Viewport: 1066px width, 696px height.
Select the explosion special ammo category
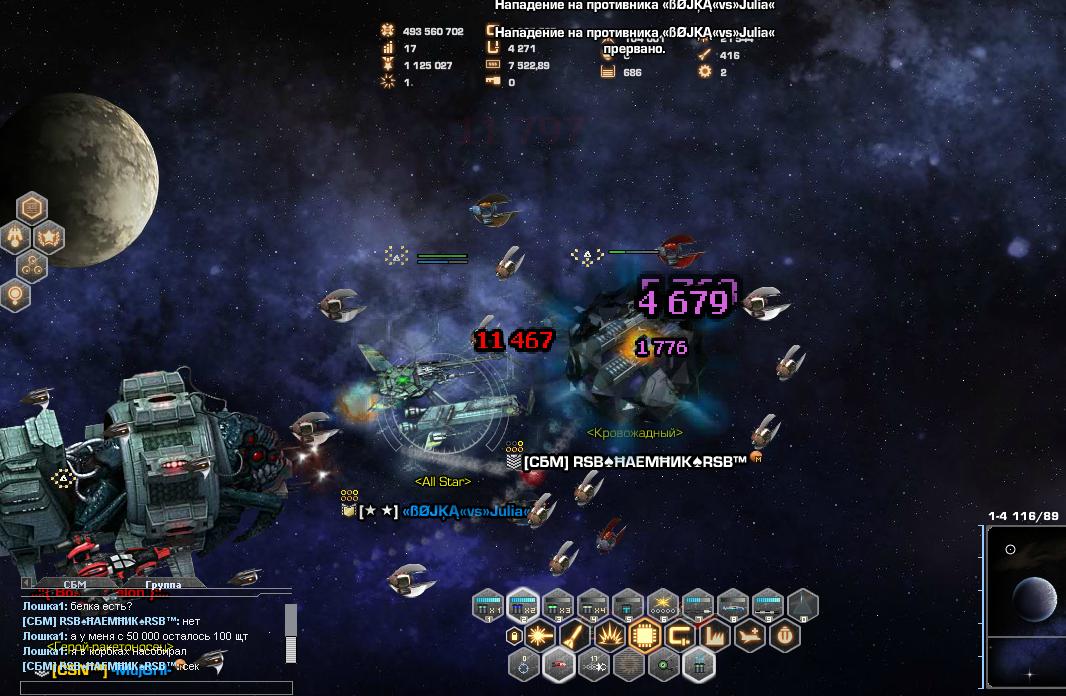tap(610, 635)
